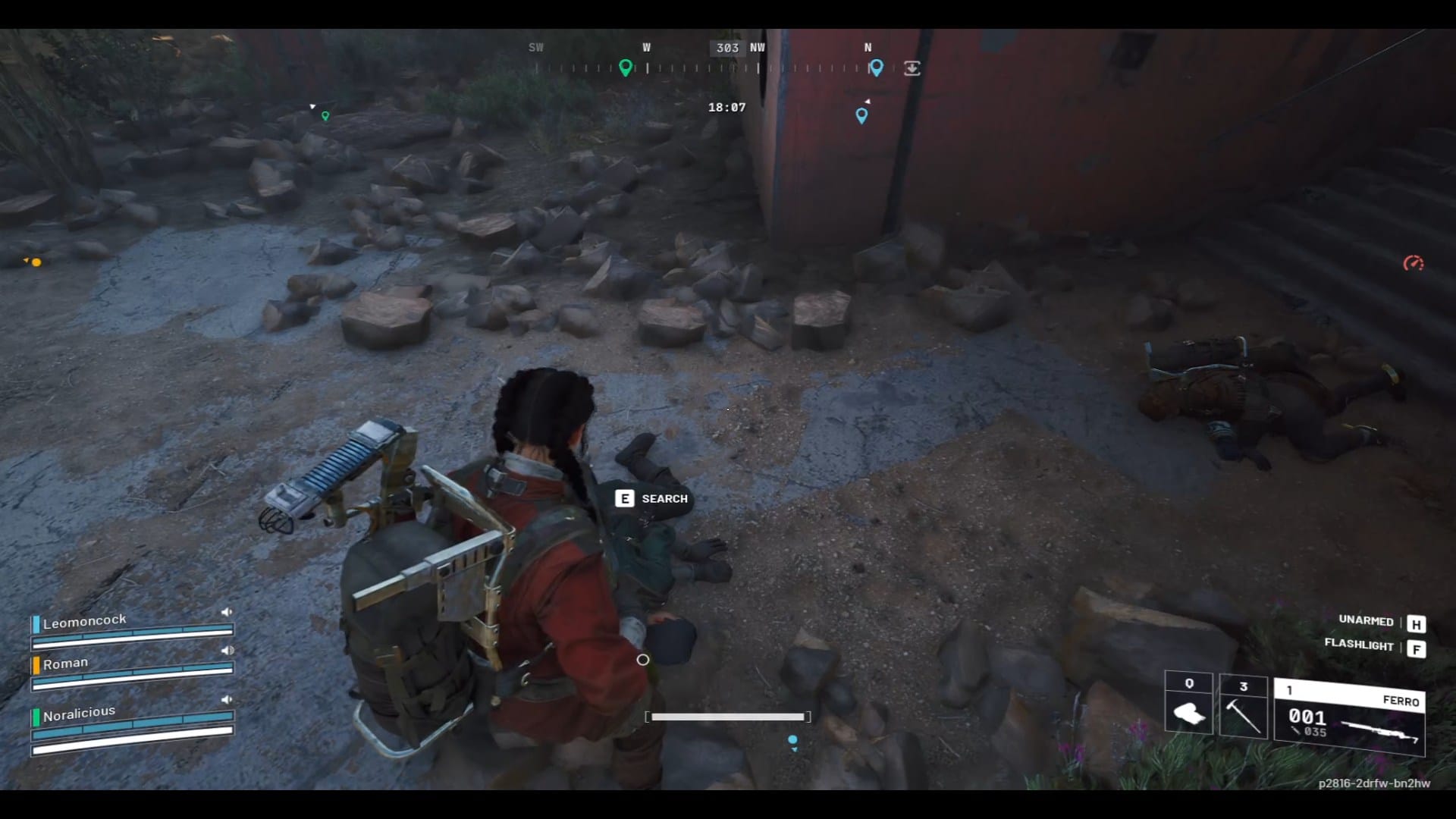This screenshot has width=1456, height=819.
Task: Click the green waypoint marker on the compass
Action: (626, 67)
